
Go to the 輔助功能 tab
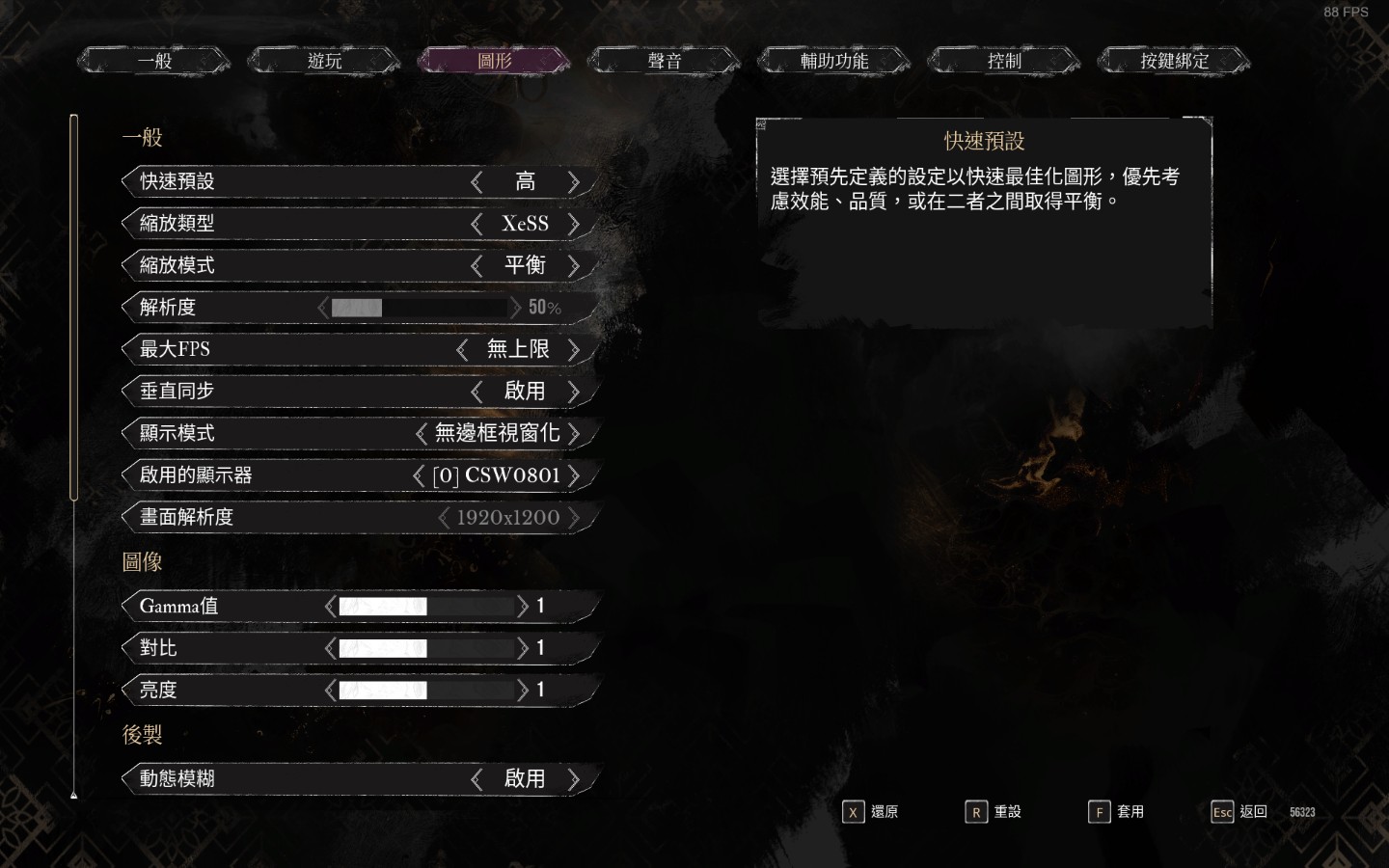834,61
